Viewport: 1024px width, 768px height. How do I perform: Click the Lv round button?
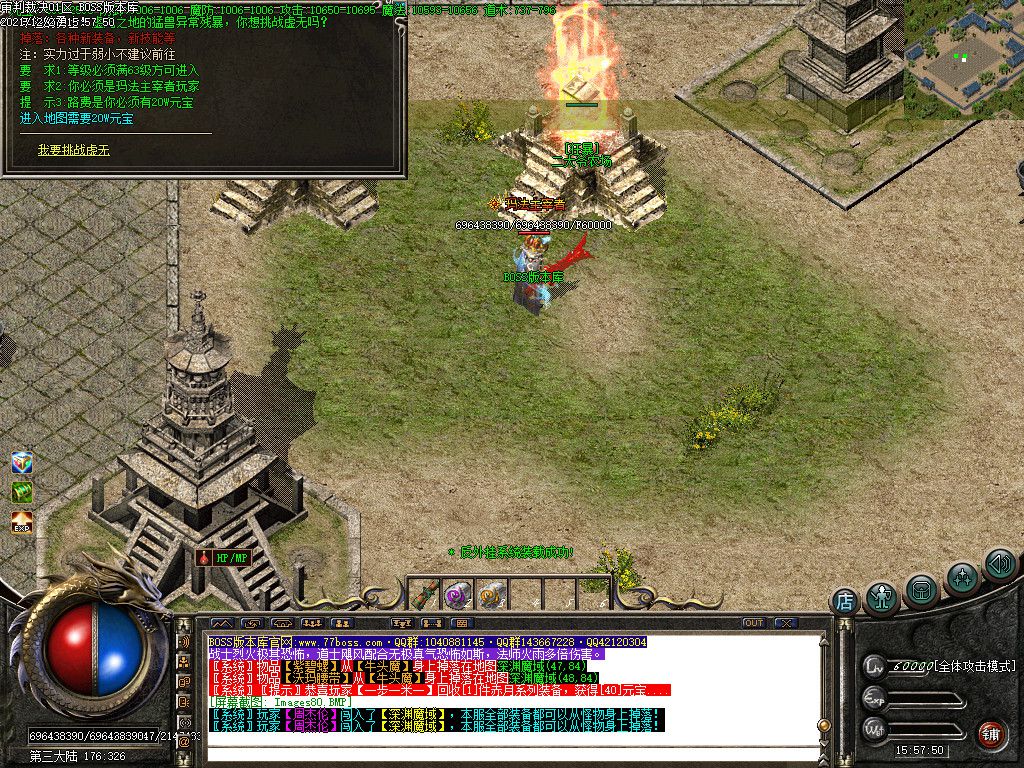tap(875, 665)
